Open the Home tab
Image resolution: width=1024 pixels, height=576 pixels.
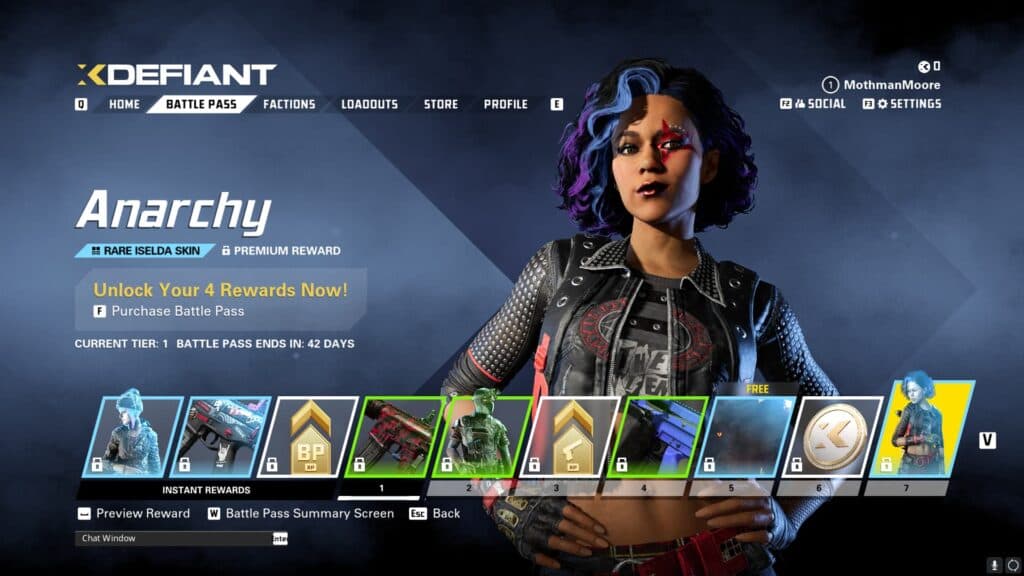pyautogui.click(x=124, y=104)
